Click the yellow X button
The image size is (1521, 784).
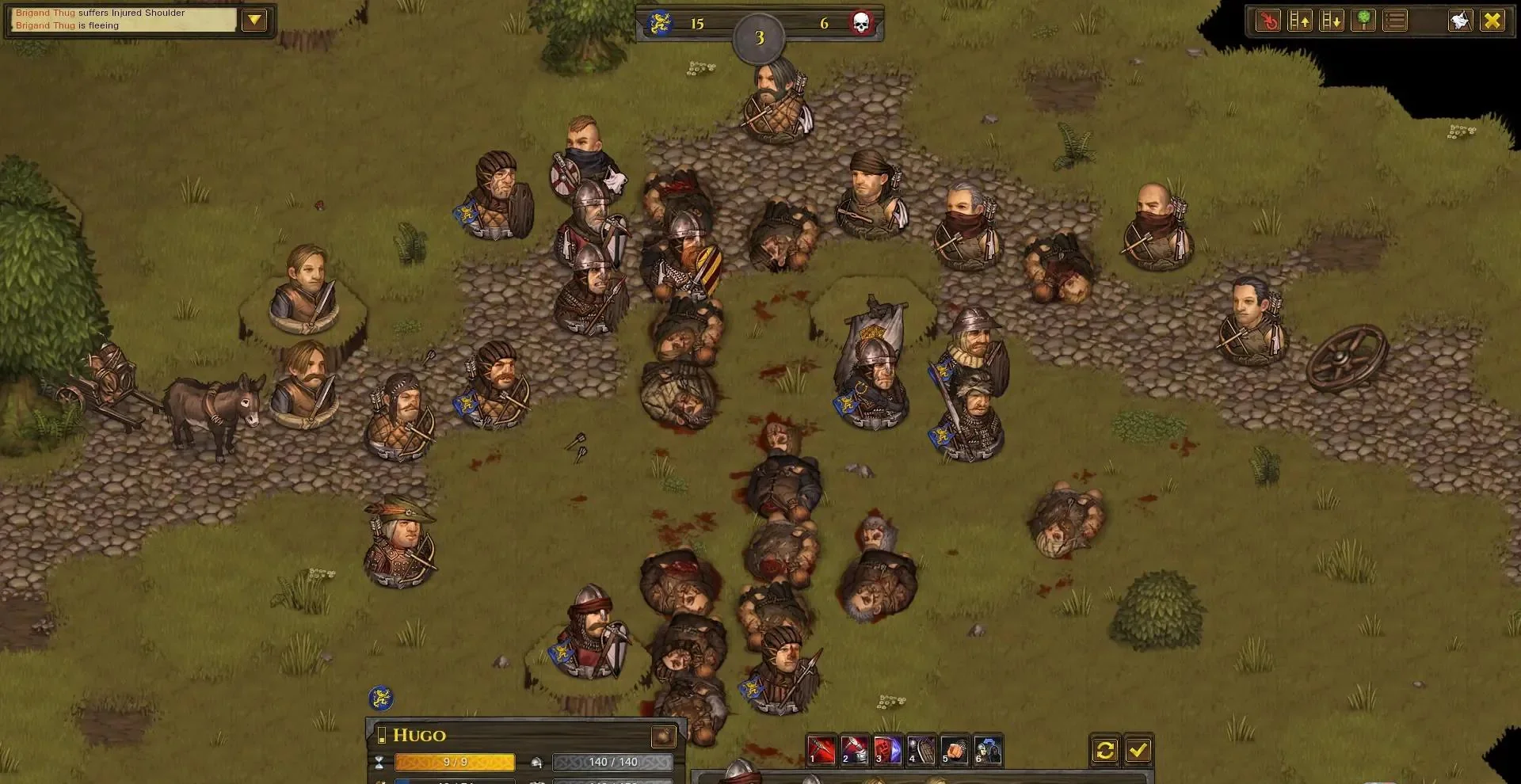pyautogui.click(x=1492, y=21)
